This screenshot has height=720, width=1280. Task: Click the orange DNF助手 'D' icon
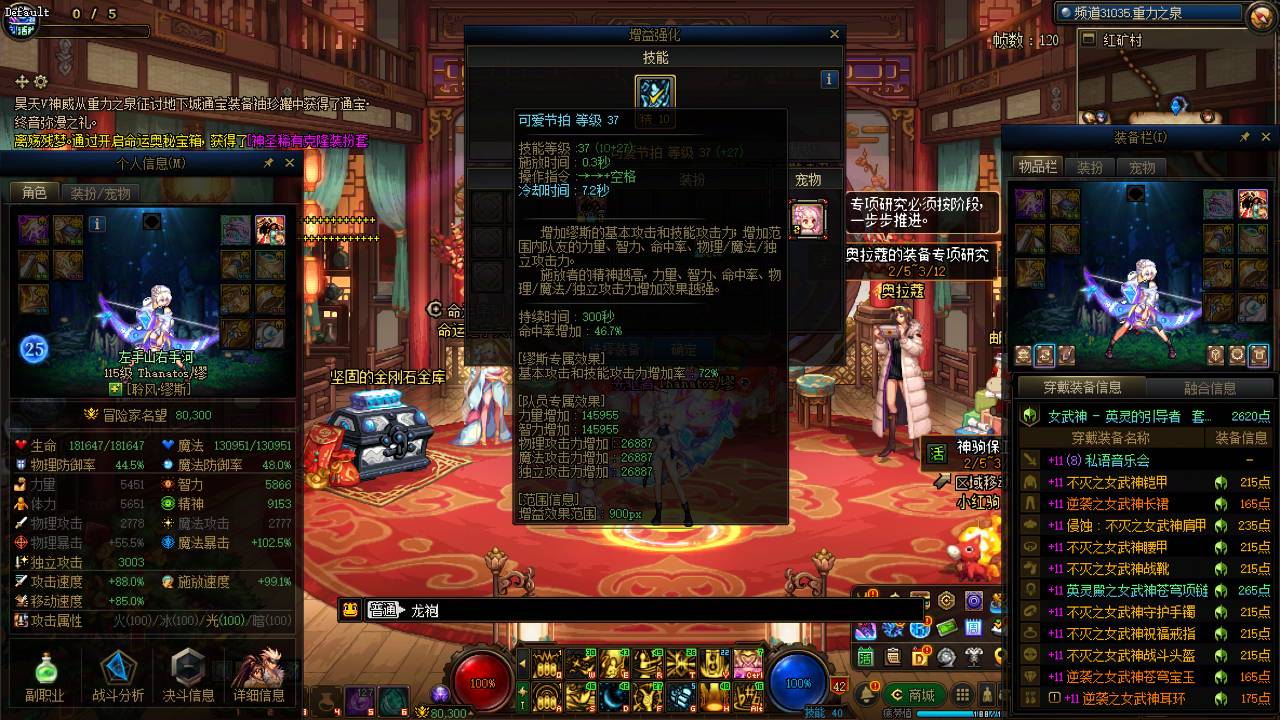918,656
